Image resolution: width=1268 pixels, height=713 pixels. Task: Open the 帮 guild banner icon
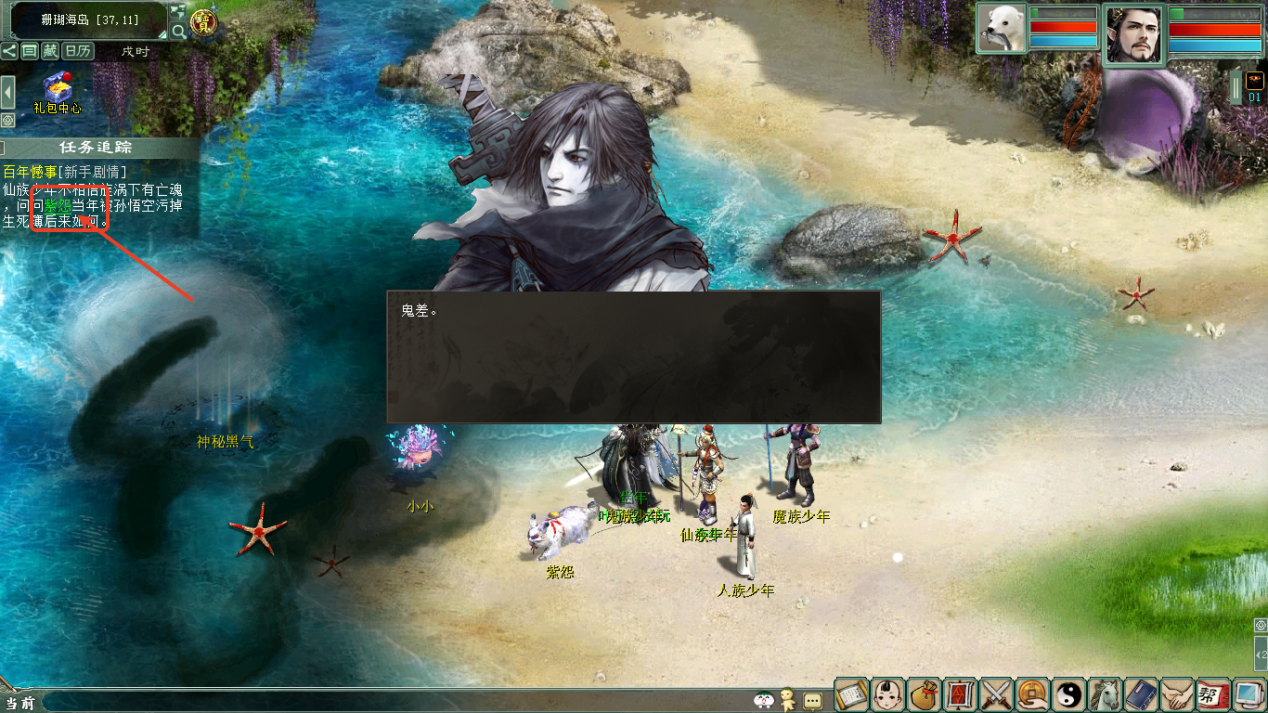coord(1213,693)
